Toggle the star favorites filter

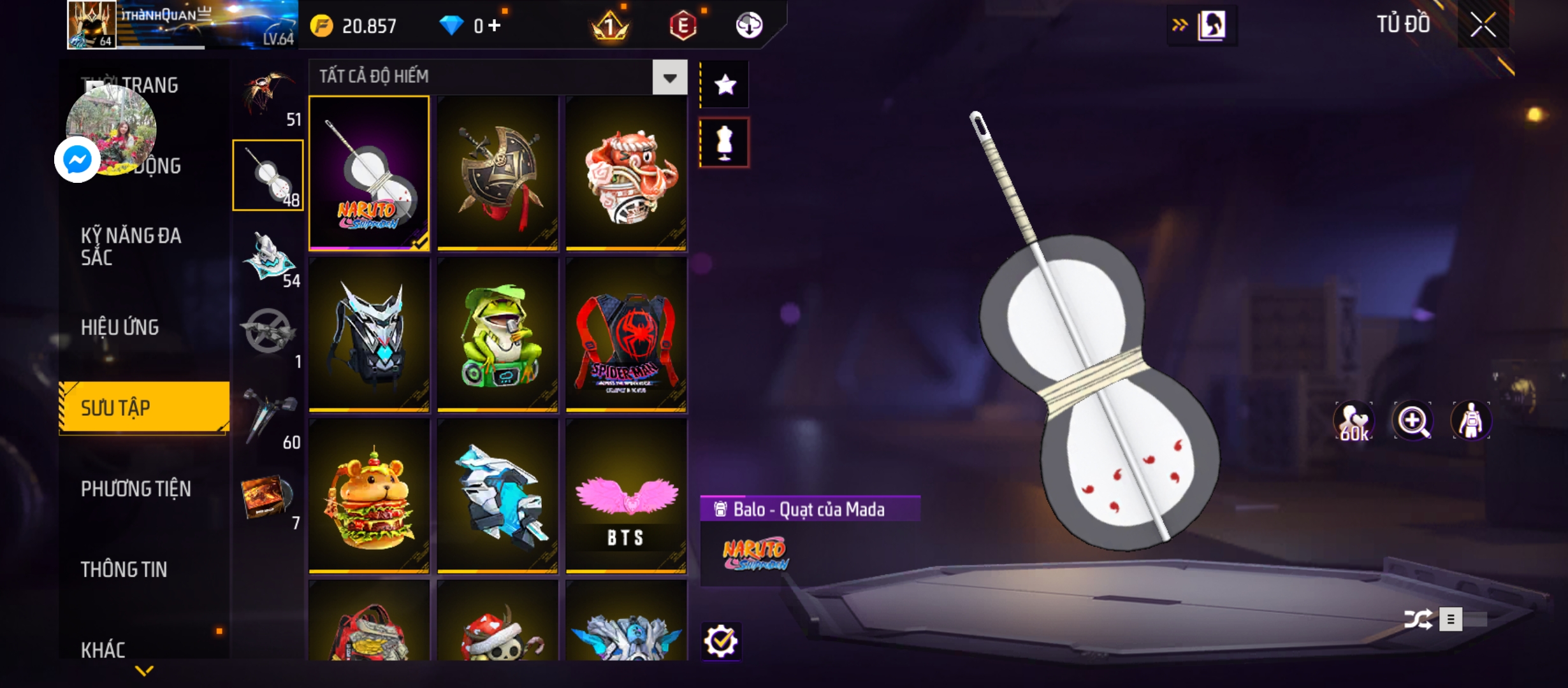click(725, 85)
